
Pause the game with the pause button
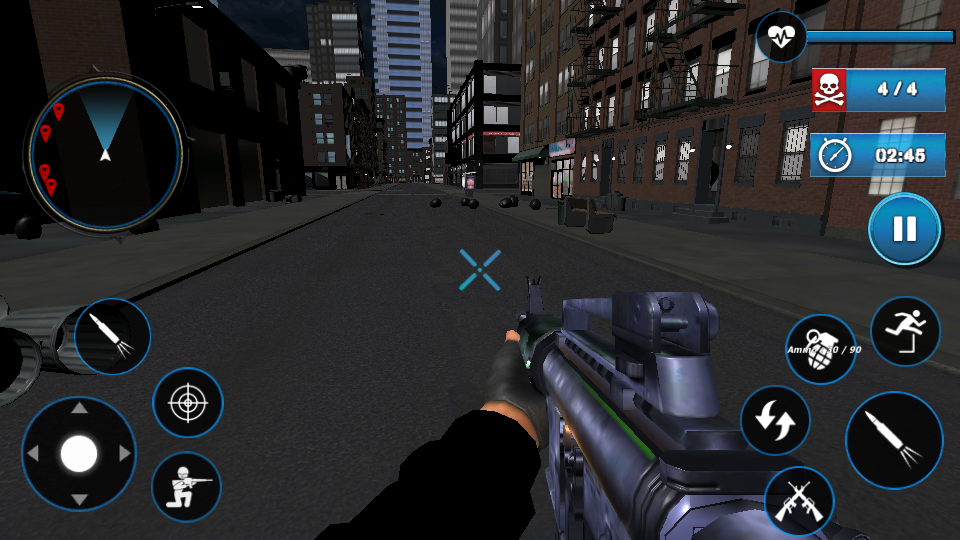pyautogui.click(x=904, y=229)
